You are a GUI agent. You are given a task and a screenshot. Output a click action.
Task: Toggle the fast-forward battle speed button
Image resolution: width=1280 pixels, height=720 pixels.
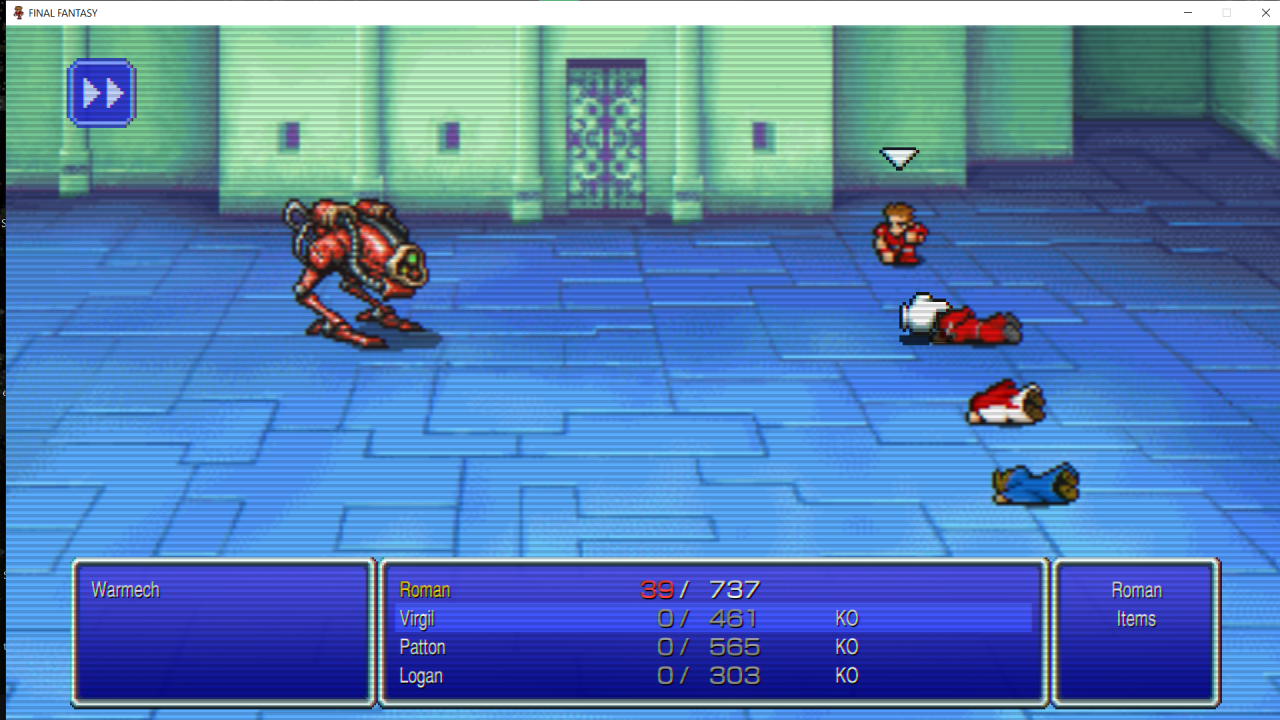pos(101,93)
